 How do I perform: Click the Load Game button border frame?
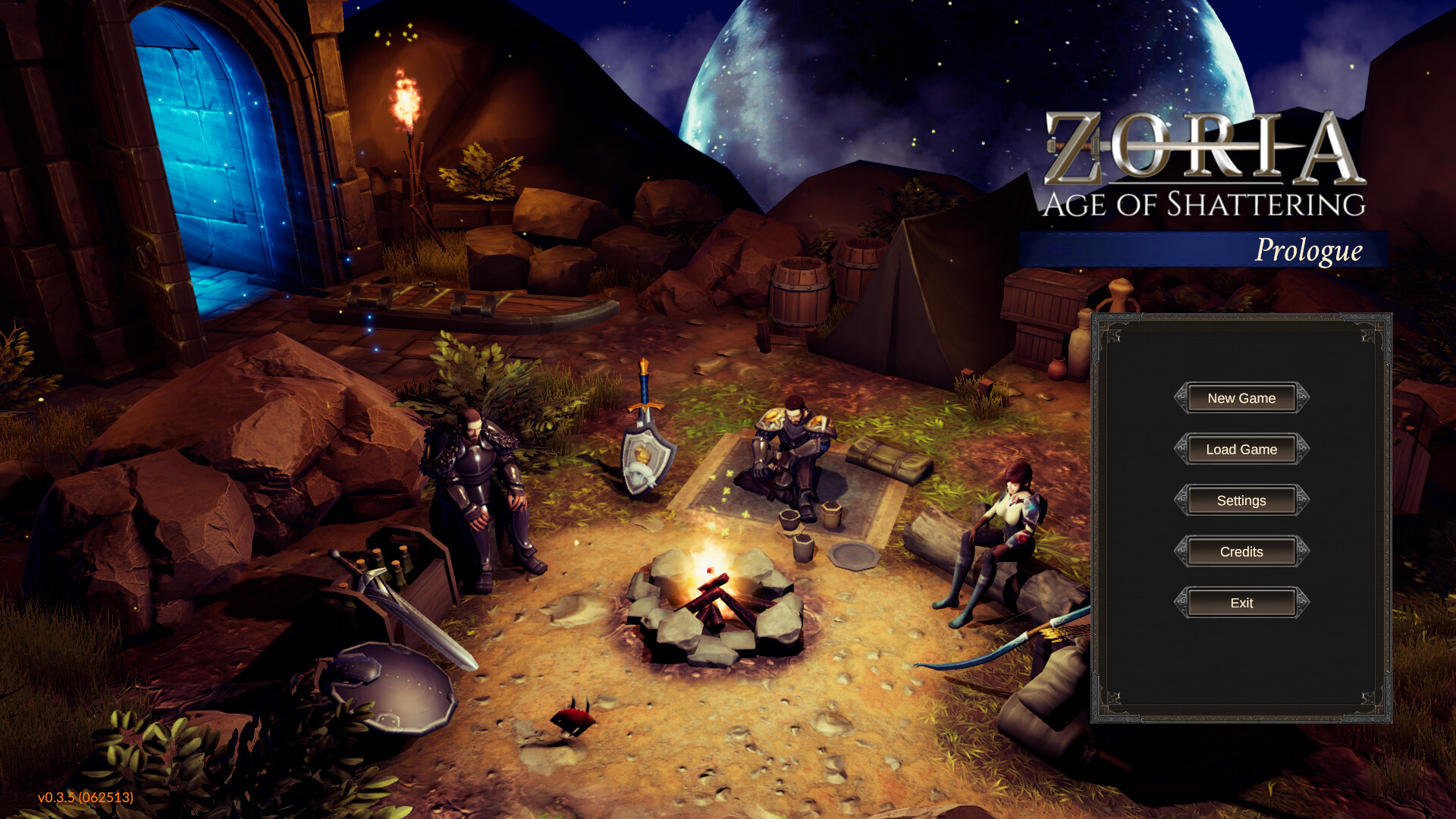tap(1241, 435)
